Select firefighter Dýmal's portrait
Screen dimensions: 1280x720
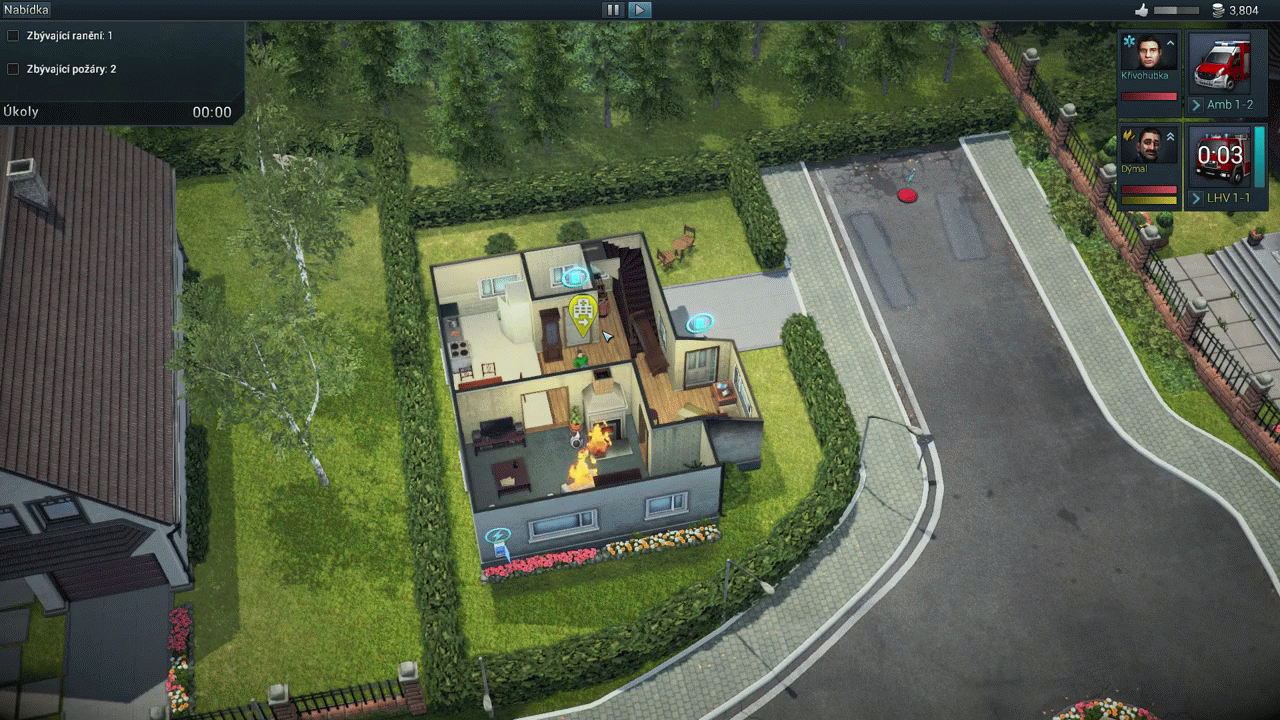[x=1148, y=150]
